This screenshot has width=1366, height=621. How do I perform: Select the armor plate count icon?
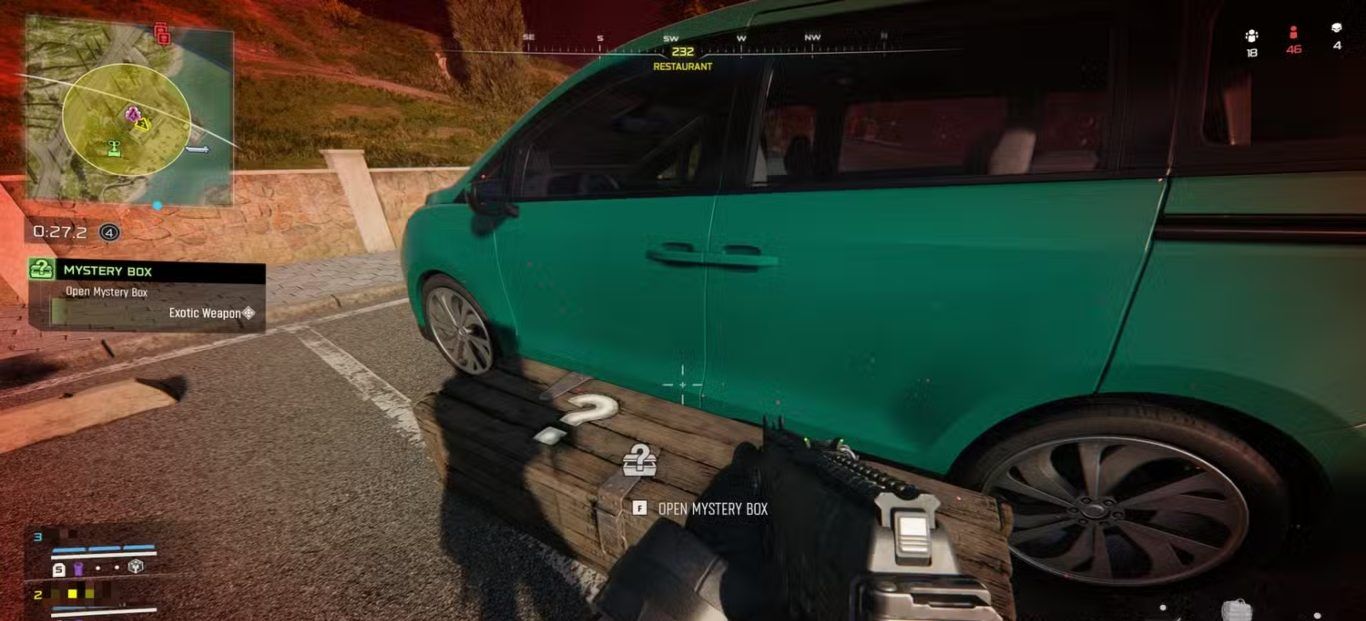point(59,569)
